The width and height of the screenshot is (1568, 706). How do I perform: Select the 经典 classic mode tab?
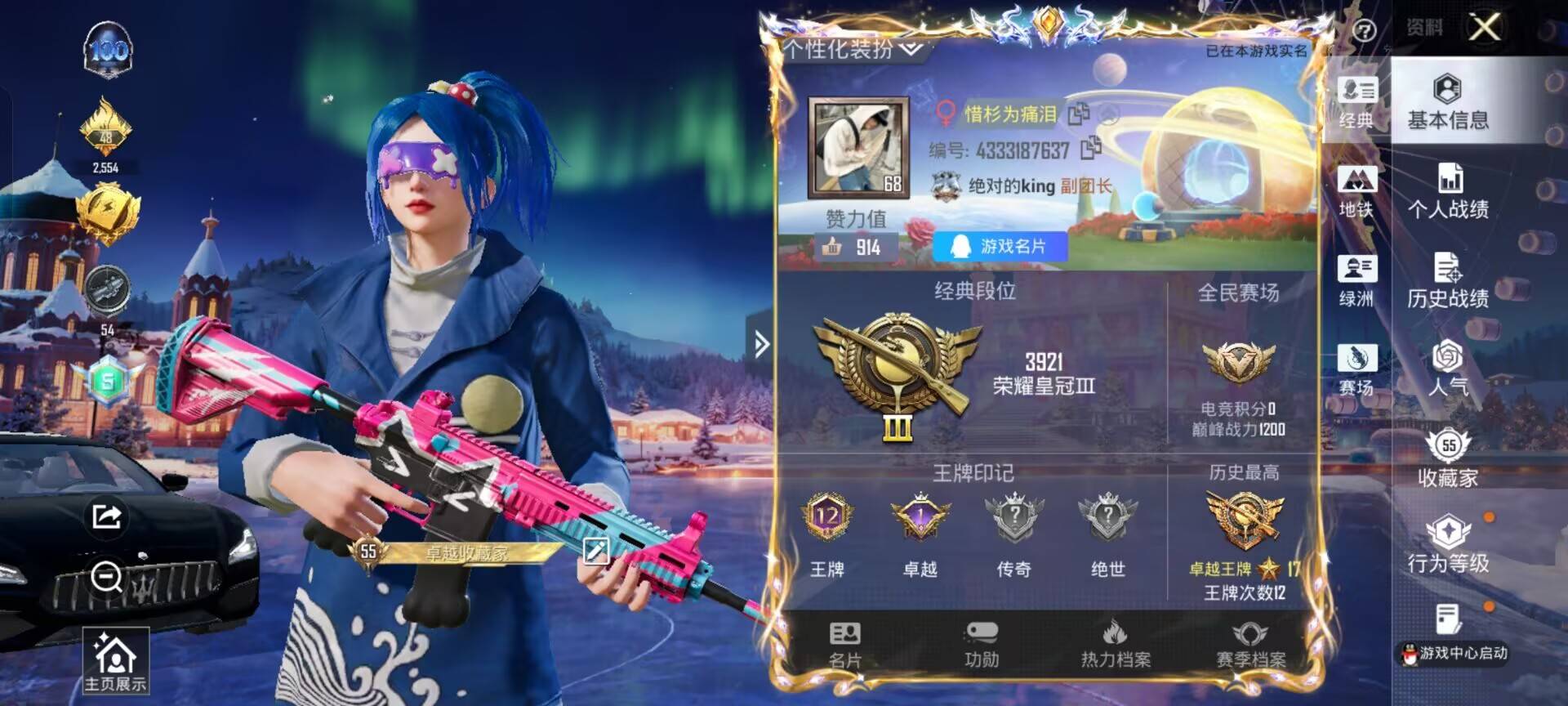pyautogui.click(x=1356, y=101)
